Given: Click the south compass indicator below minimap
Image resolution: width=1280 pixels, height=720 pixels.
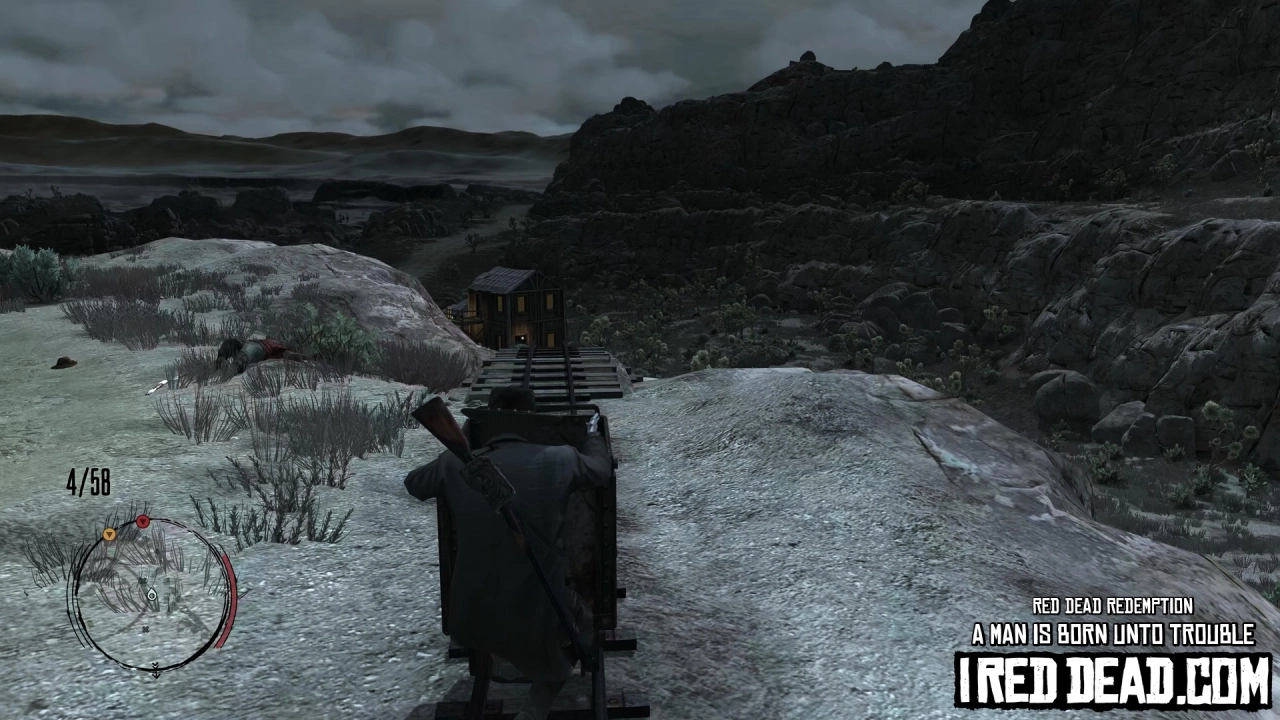Looking at the screenshot, I should [x=156, y=671].
